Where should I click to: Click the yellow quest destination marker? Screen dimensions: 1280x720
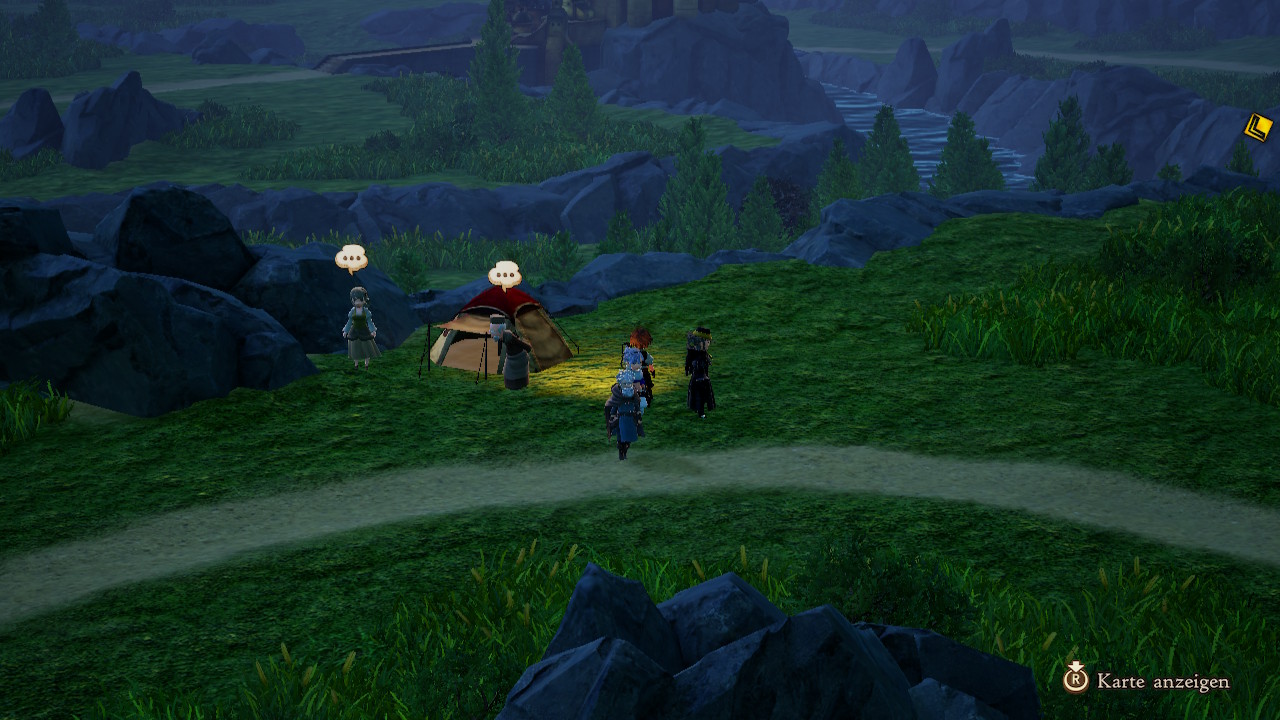pyautogui.click(x=1258, y=128)
